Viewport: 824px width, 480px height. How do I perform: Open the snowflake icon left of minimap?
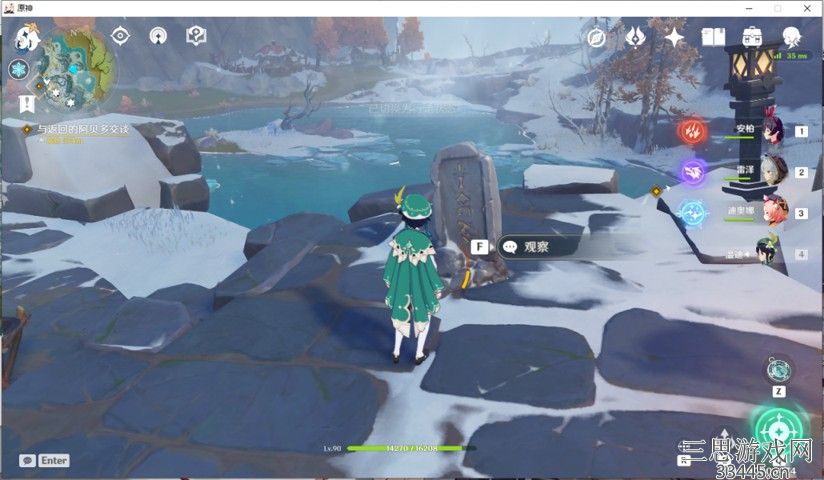[18, 69]
